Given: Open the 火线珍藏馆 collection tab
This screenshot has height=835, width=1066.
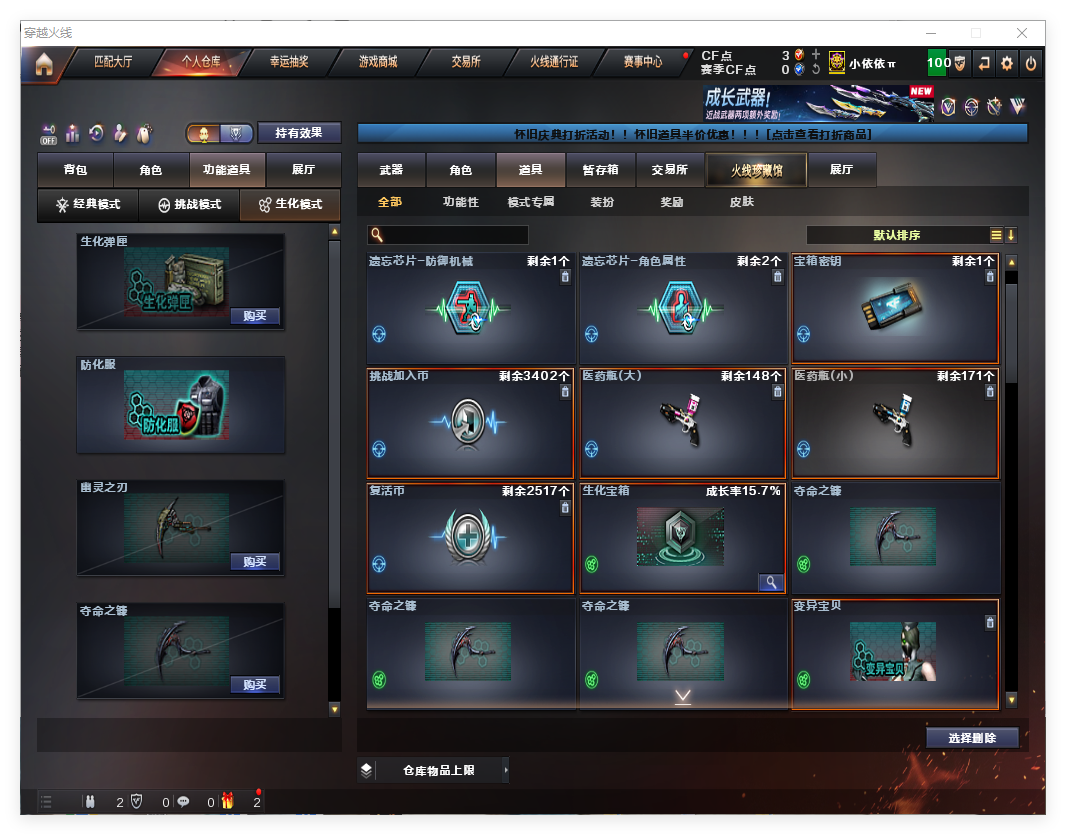Looking at the screenshot, I should [x=756, y=170].
